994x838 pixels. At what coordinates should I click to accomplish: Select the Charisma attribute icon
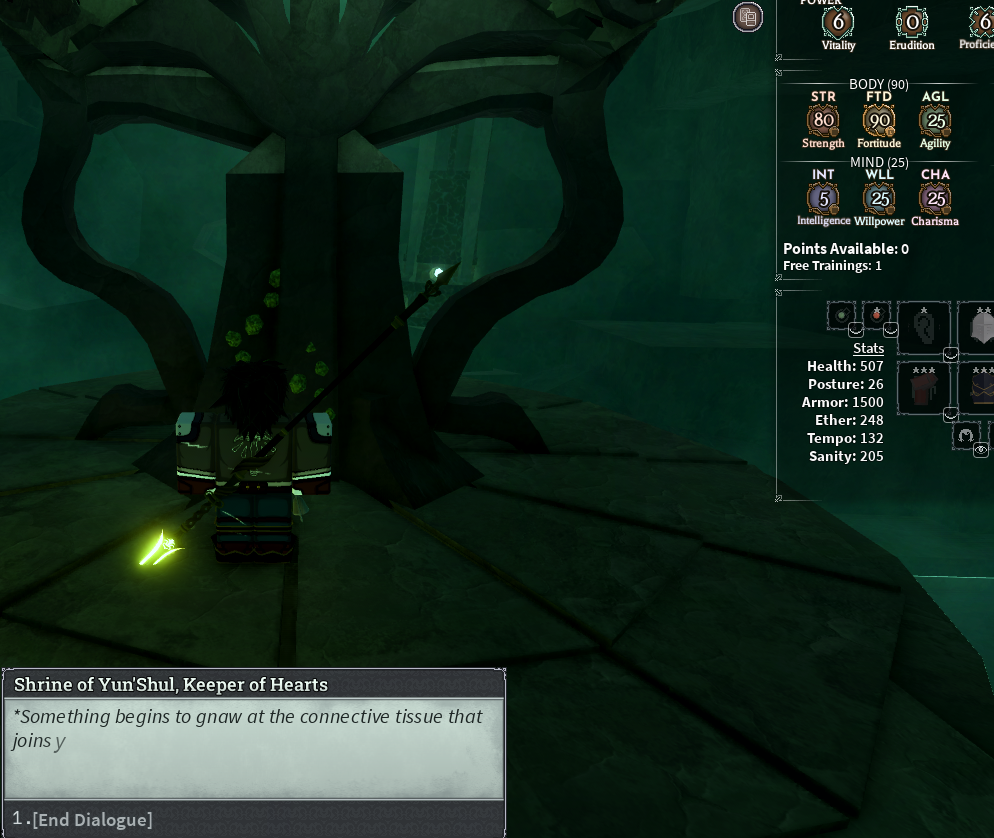click(935, 198)
